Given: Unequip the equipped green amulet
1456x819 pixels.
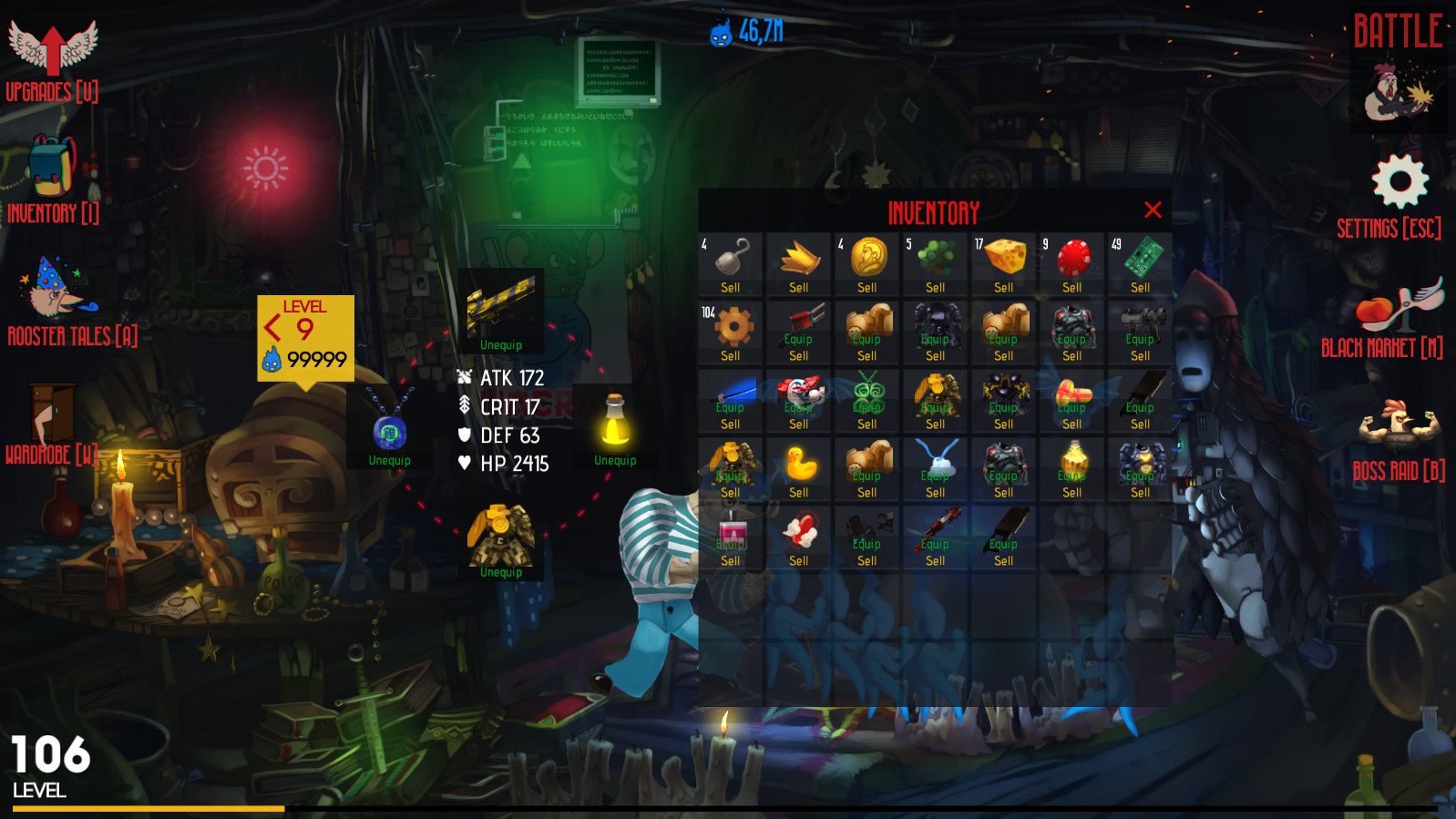Looking at the screenshot, I should 390,460.
